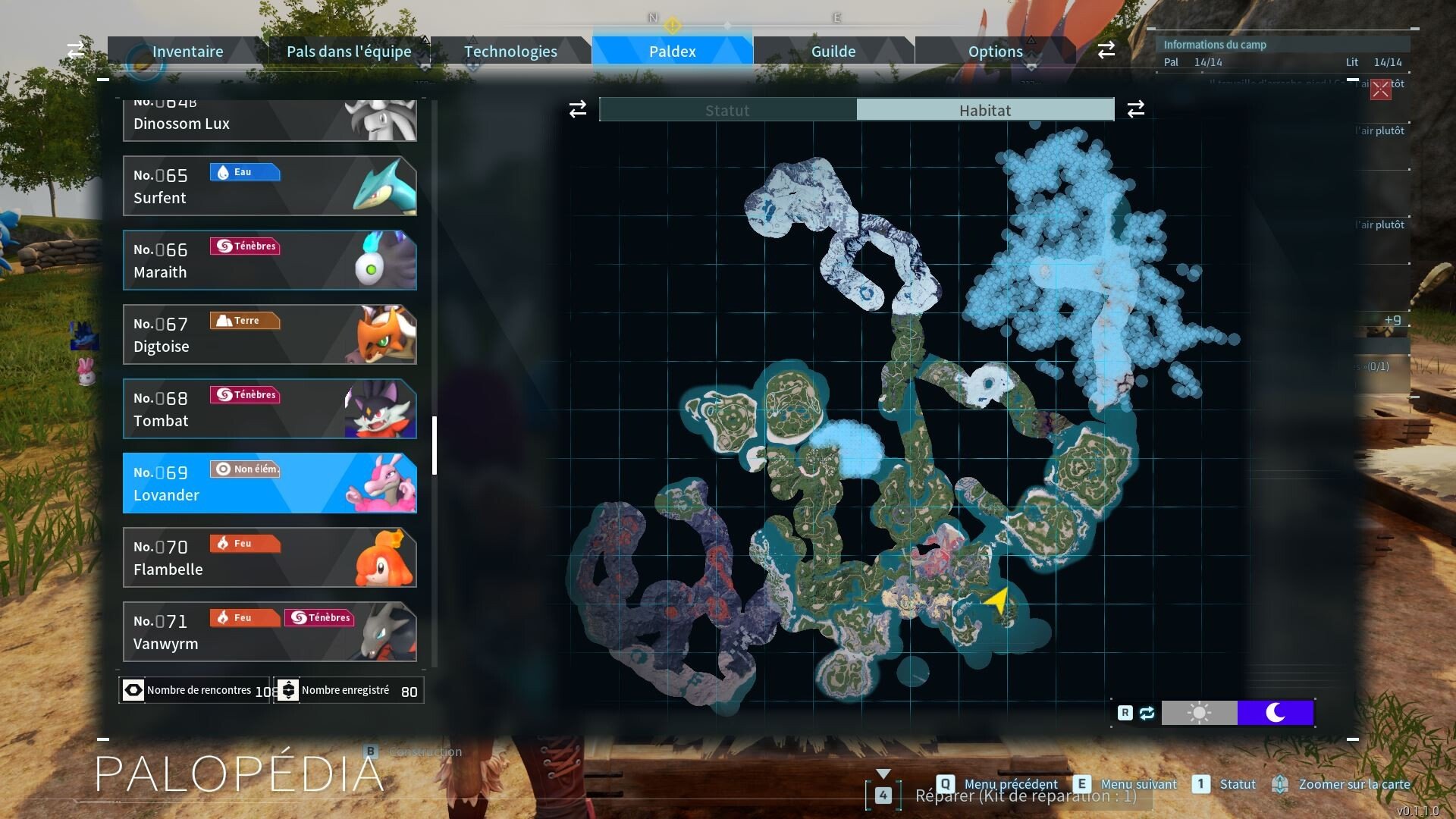Show nighttime habitat with moon toggle
The image size is (1456, 819).
1275,713
